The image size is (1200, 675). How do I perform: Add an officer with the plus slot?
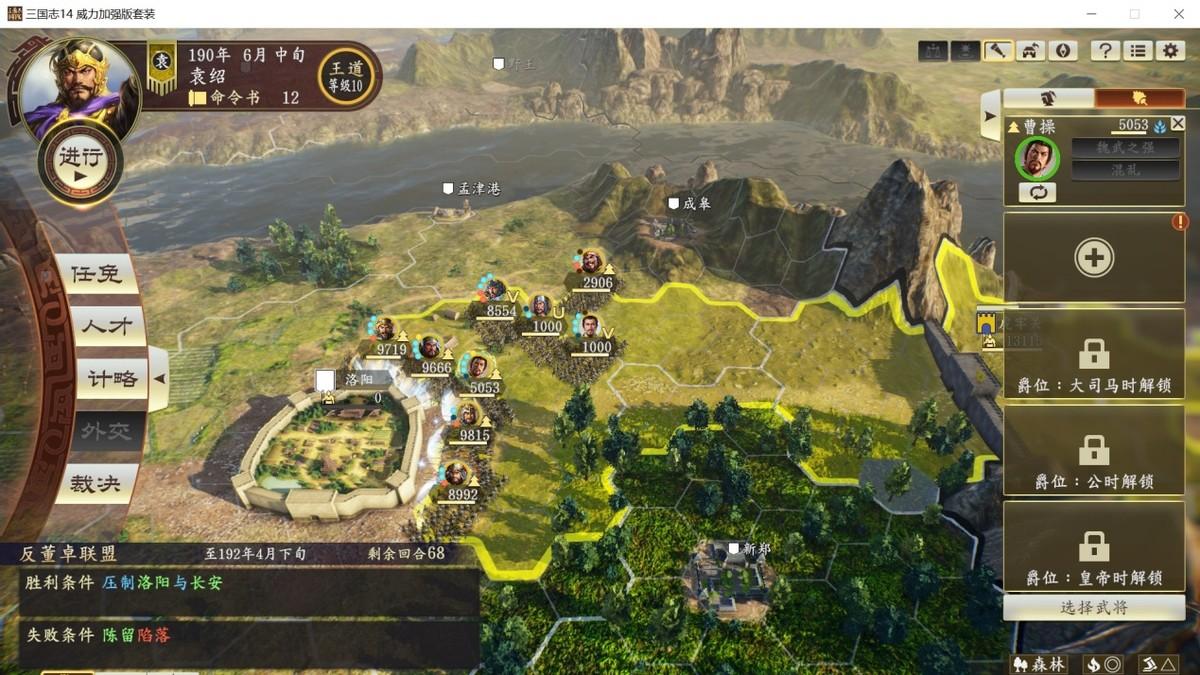click(1094, 258)
